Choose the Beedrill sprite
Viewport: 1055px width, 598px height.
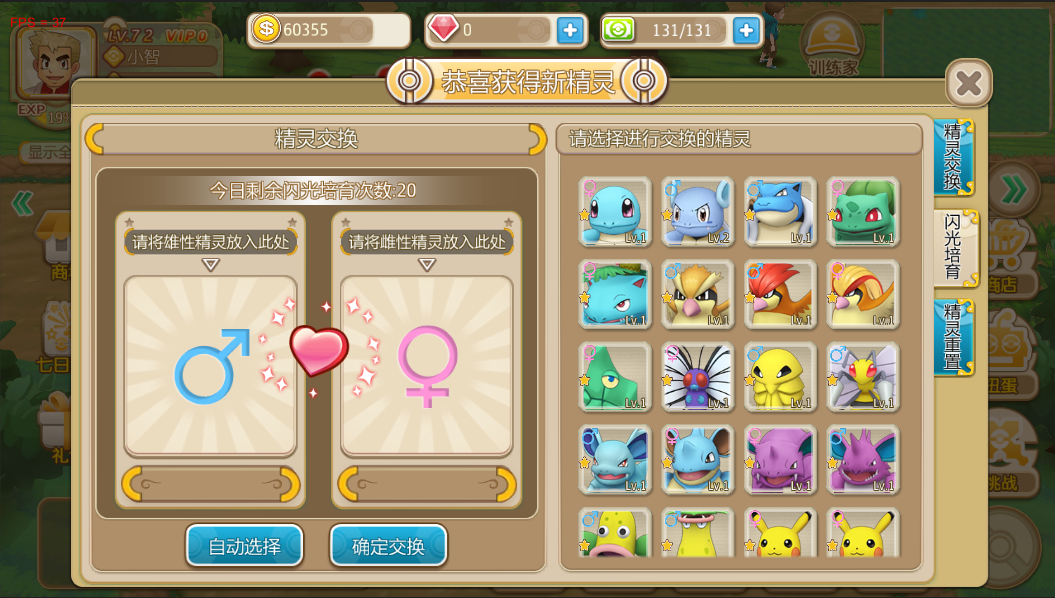pos(863,377)
